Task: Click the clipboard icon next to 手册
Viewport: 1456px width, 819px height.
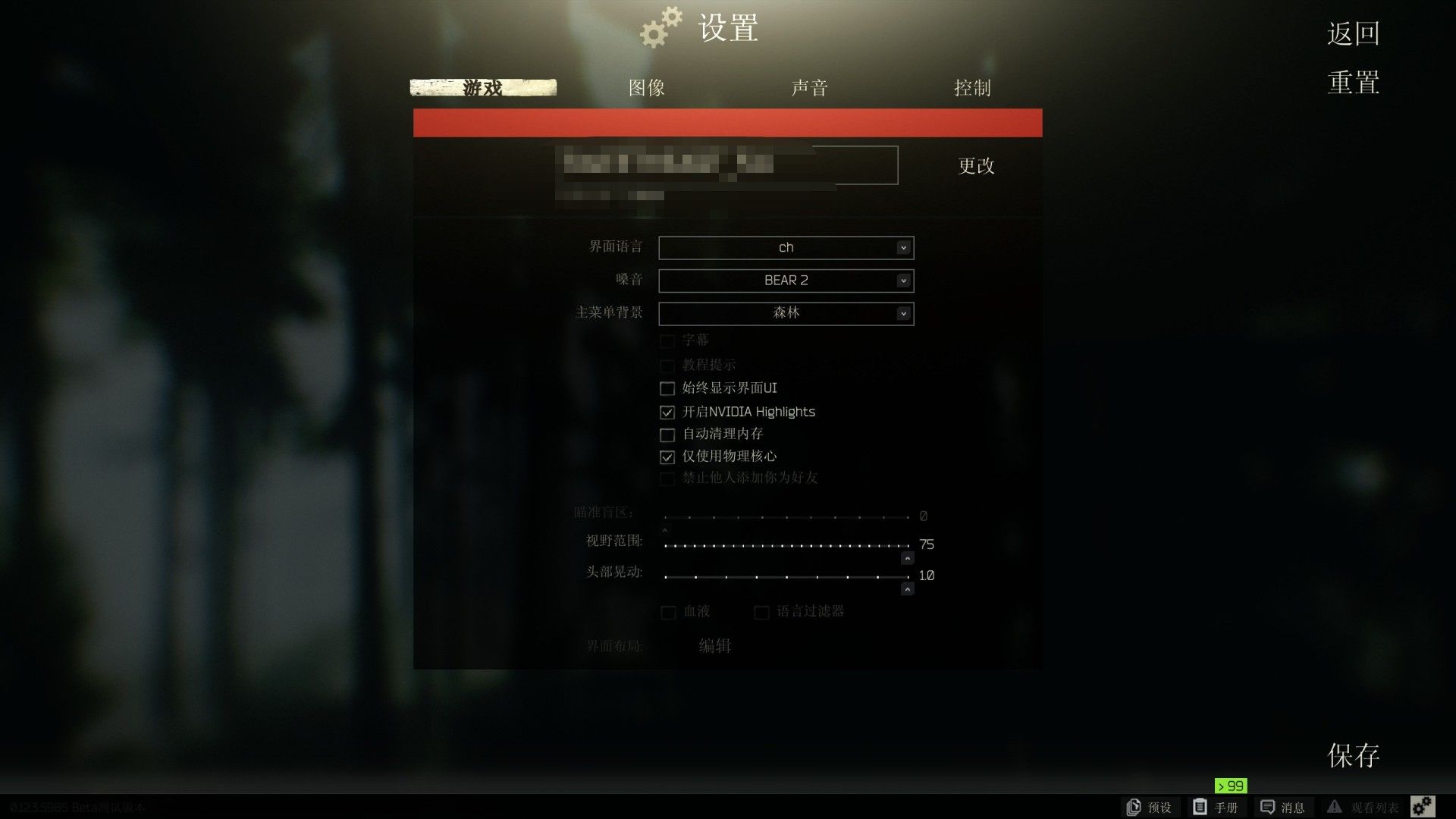Action: [1200, 806]
